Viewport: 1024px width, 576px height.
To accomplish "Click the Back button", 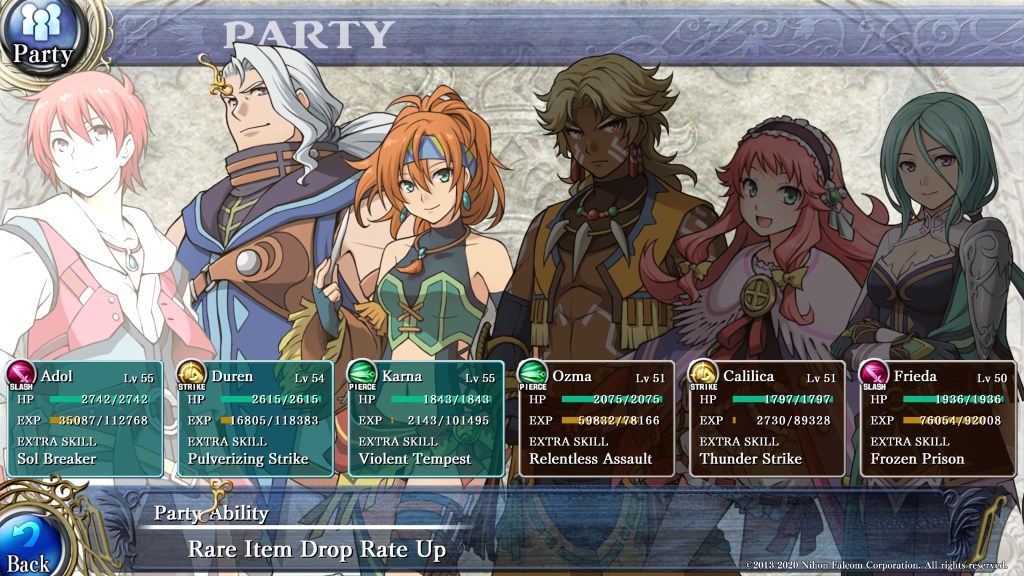I will click(x=30, y=540).
